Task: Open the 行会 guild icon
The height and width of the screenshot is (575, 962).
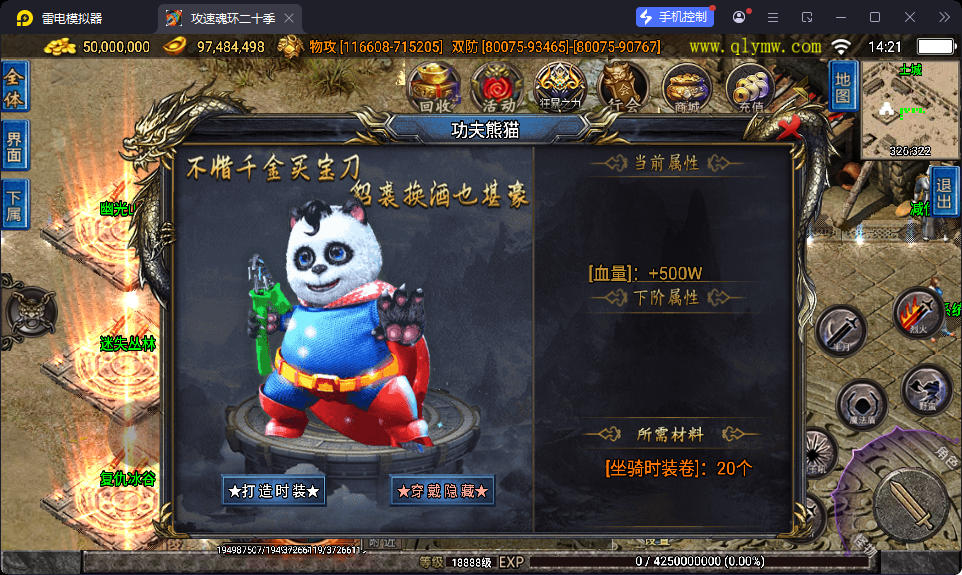Action: coord(622,86)
